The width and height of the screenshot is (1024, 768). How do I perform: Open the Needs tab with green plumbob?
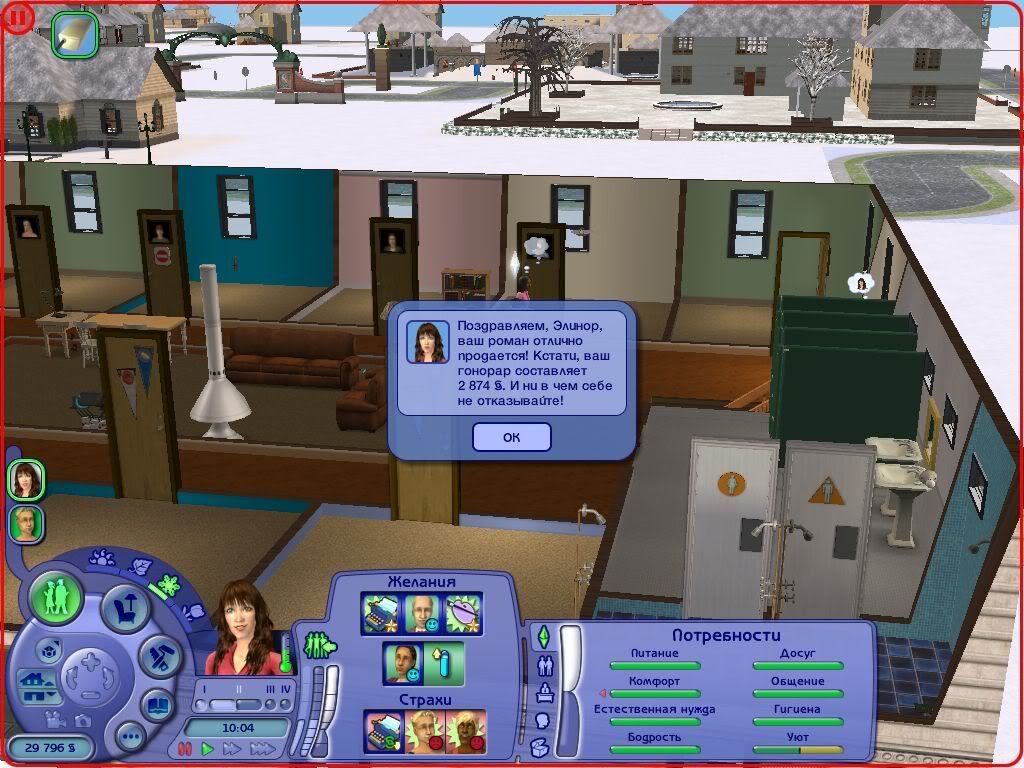pos(543,636)
